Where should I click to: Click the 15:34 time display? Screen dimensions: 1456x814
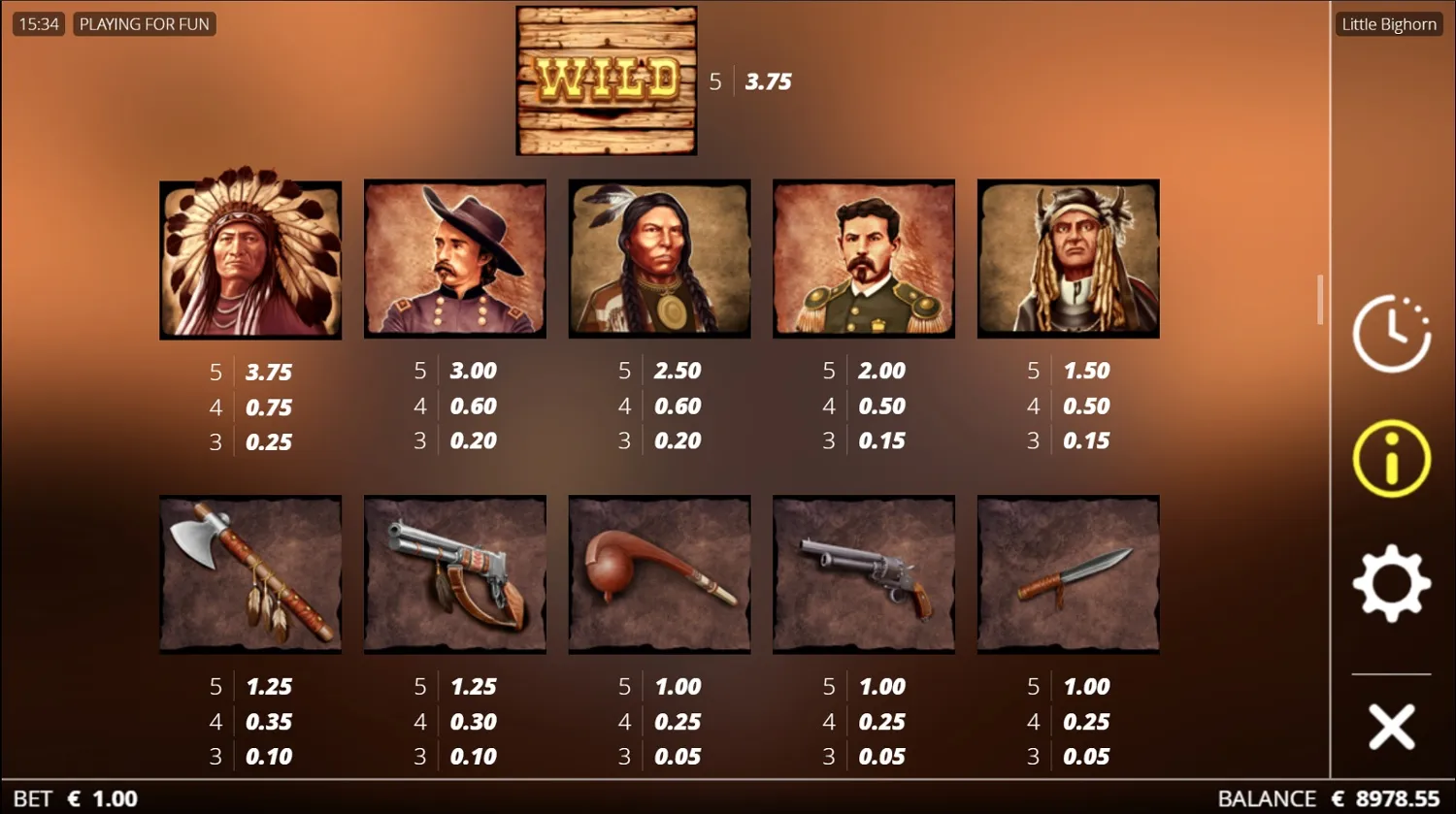(38, 23)
